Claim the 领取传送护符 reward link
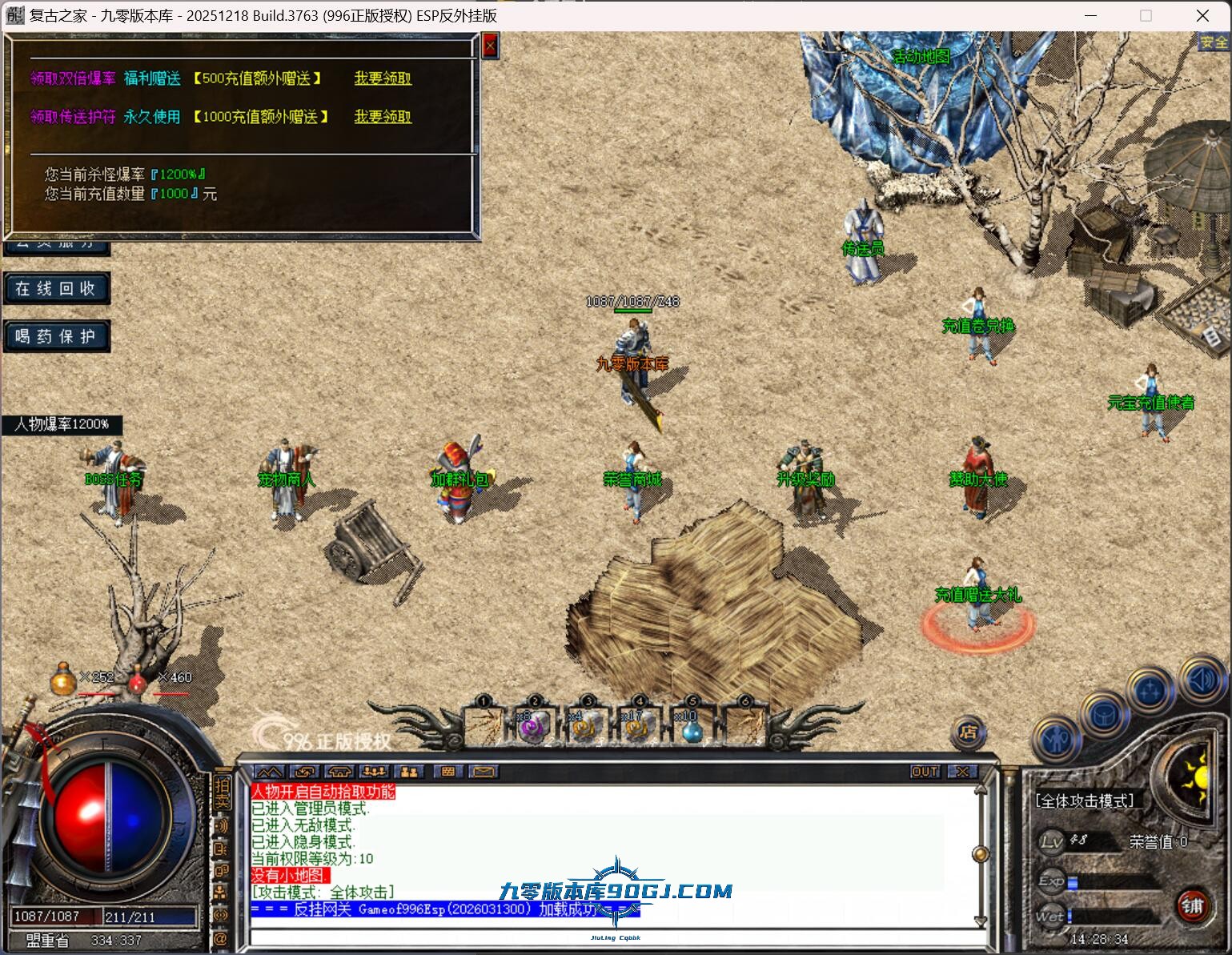The image size is (1232, 955). [383, 117]
